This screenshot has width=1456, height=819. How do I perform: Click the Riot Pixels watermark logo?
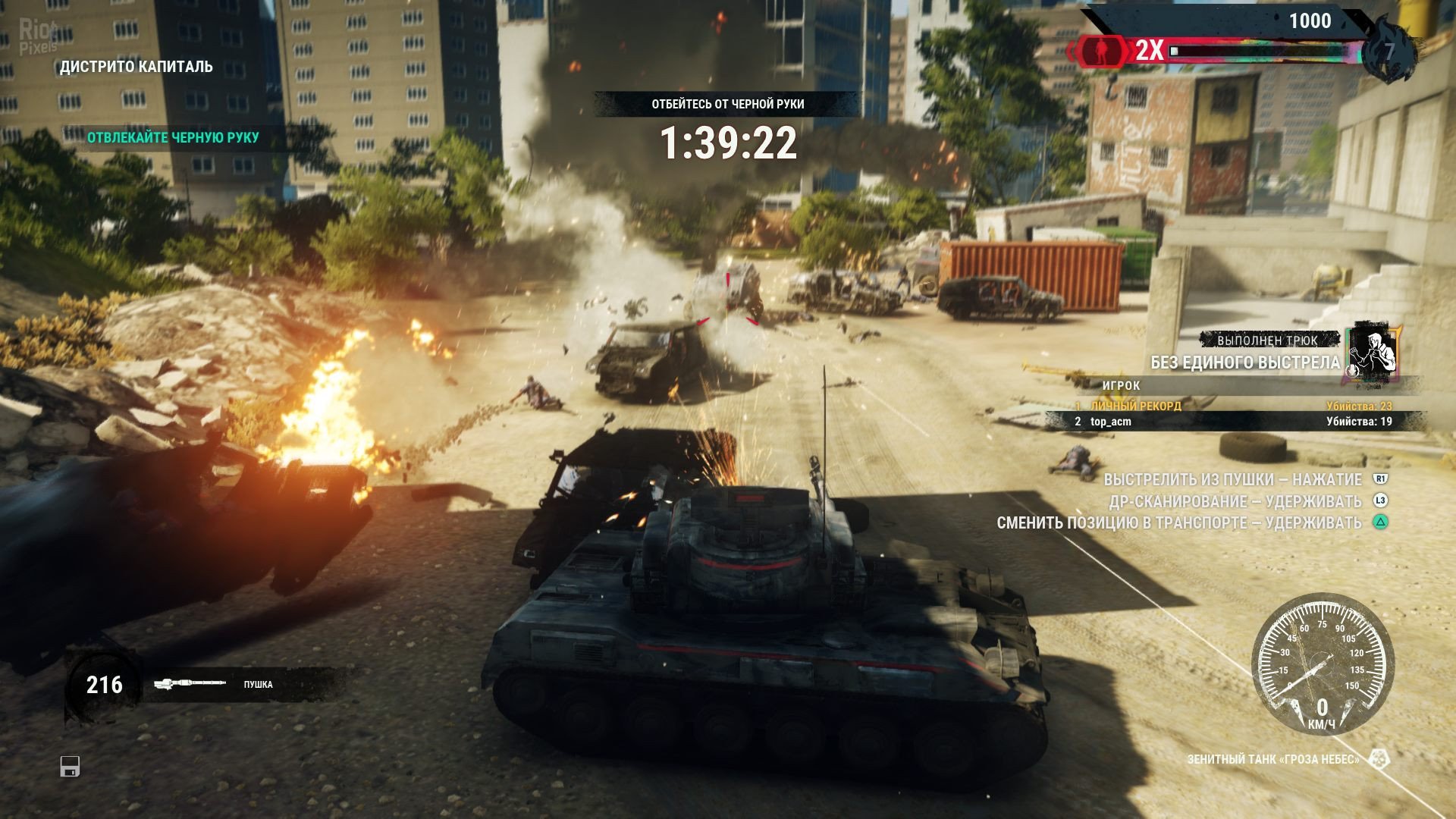point(38,36)
